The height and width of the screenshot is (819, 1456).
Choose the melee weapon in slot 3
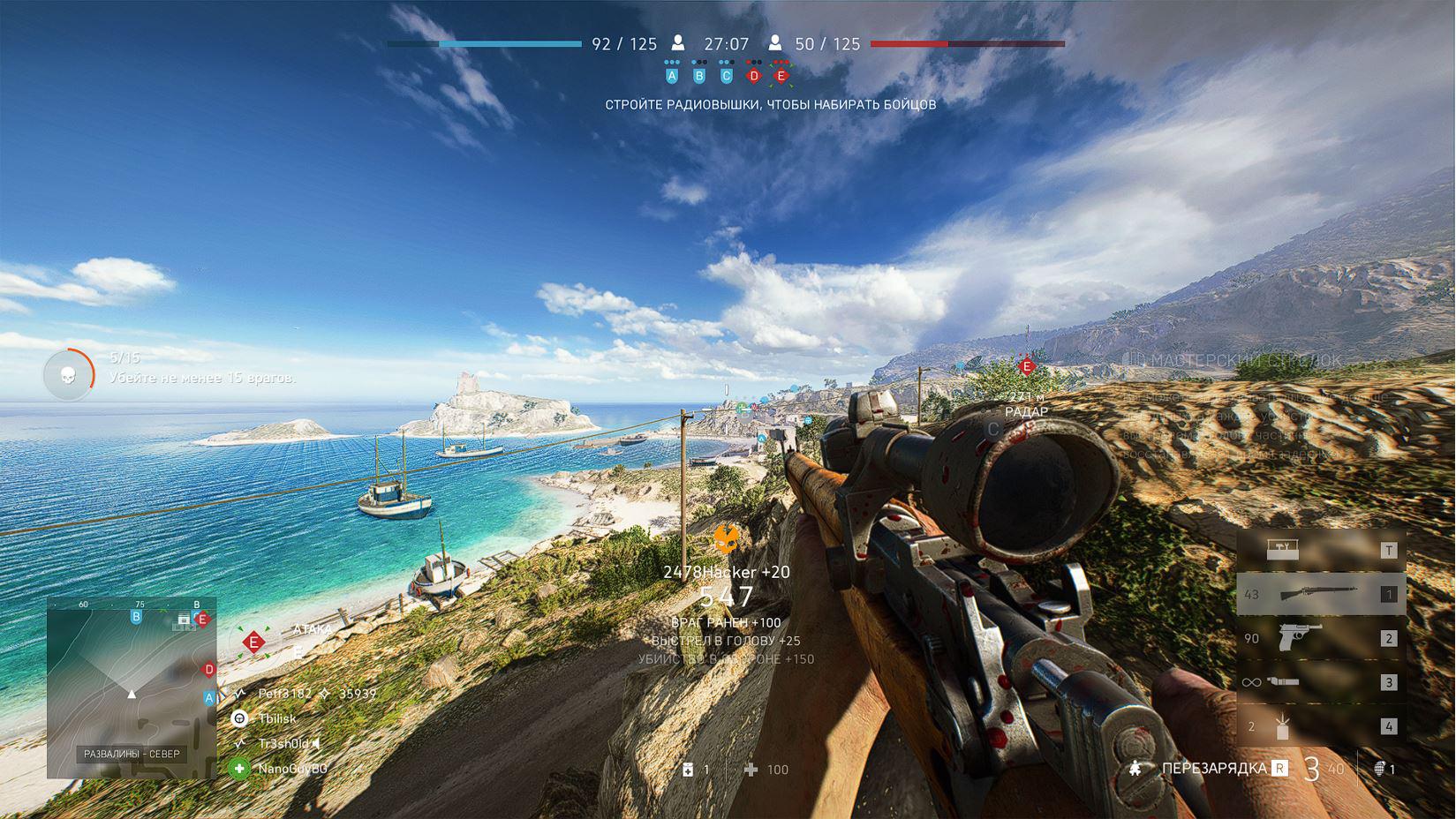tap(1321, 682)
